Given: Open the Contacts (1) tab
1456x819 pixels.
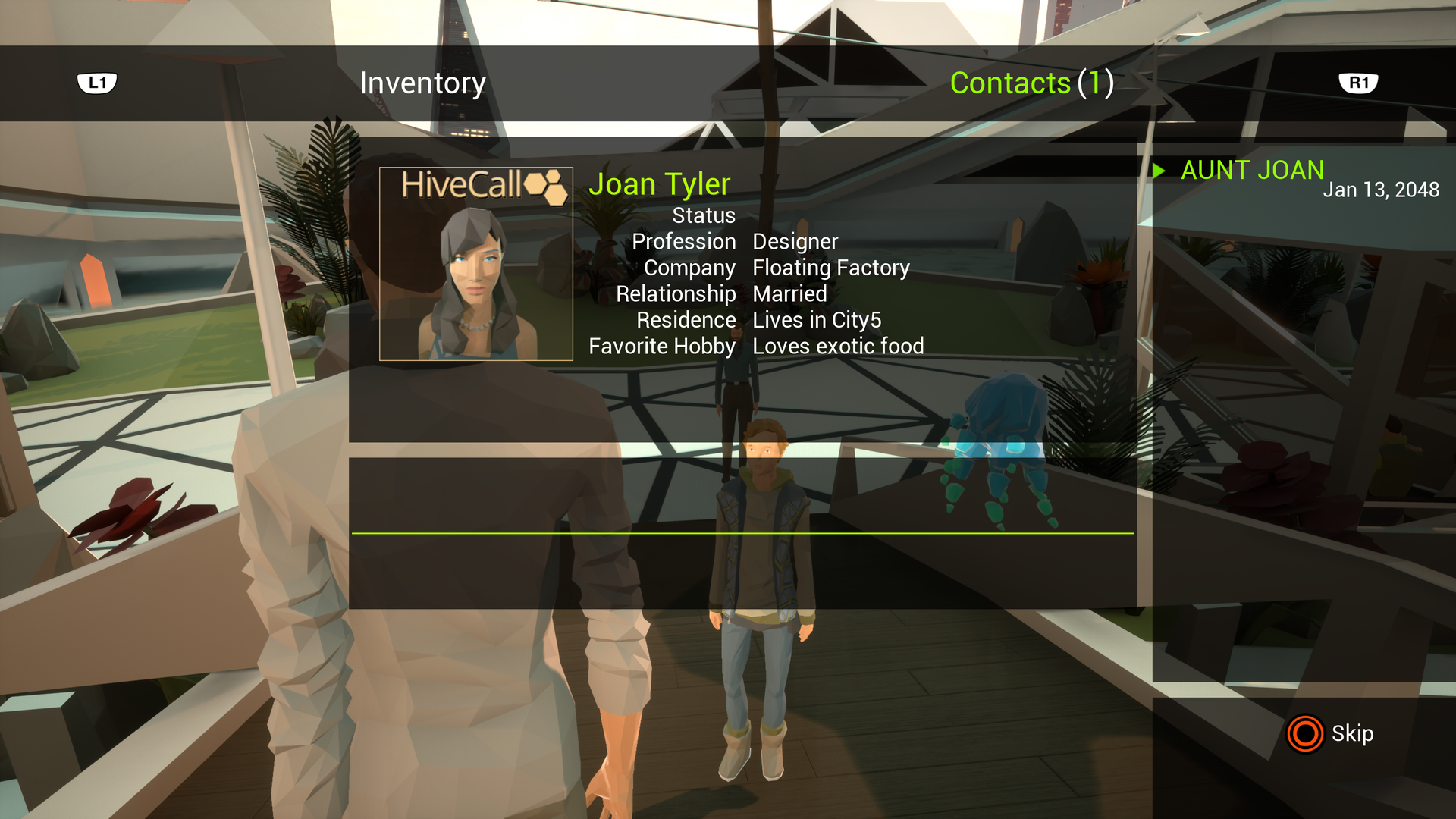Looking at the screenshot, I should click(1032, 83).
